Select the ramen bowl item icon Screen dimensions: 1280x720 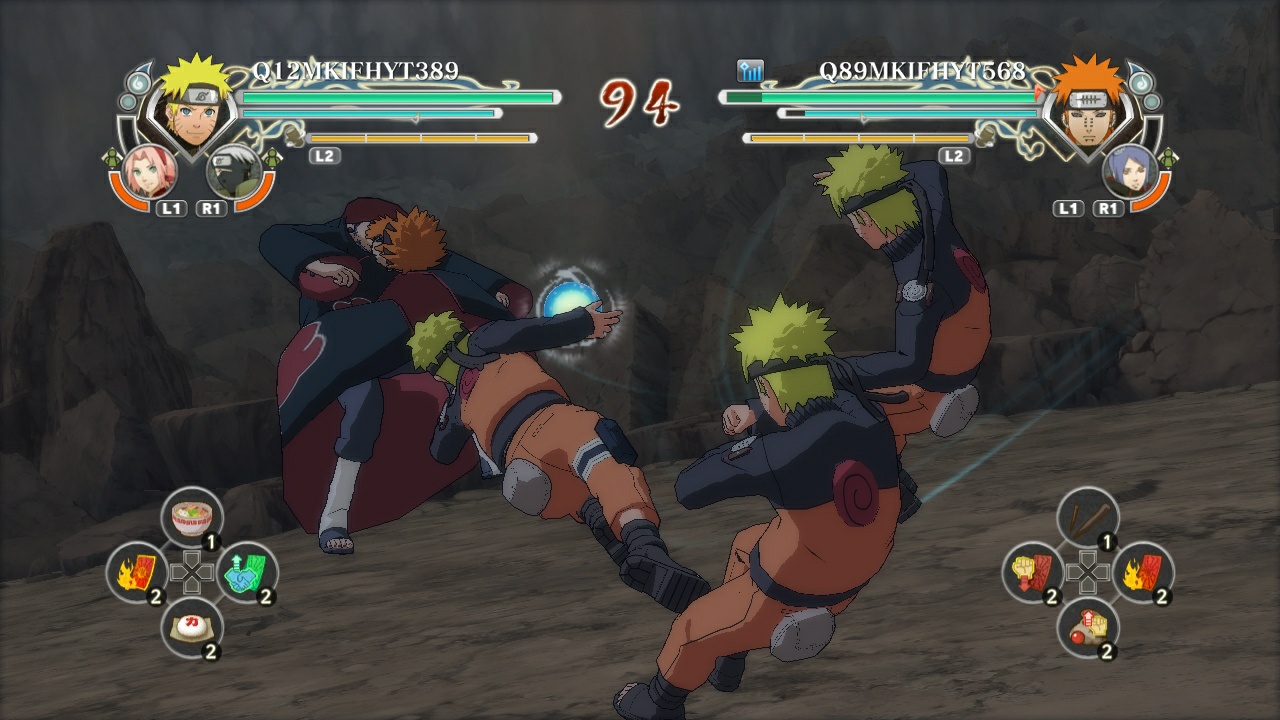192,515
